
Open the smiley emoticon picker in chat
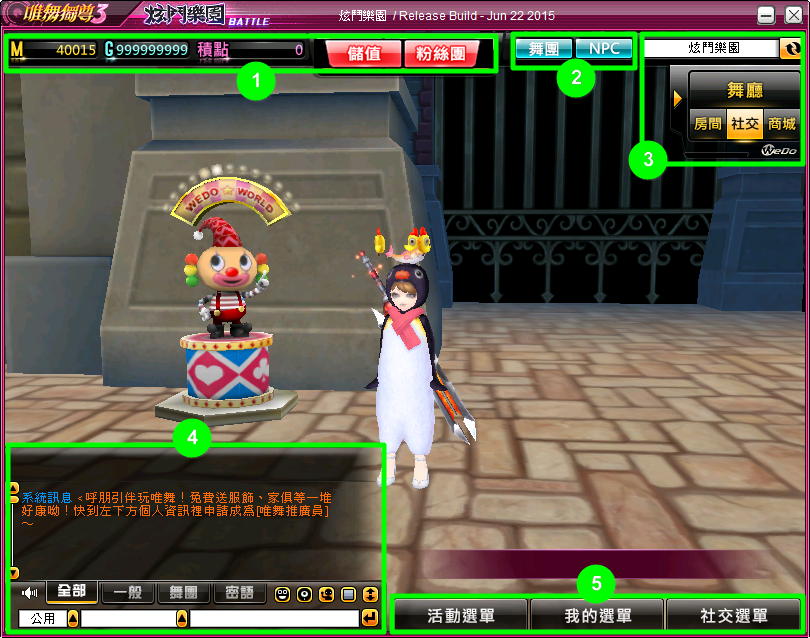(x=283, y=594)
